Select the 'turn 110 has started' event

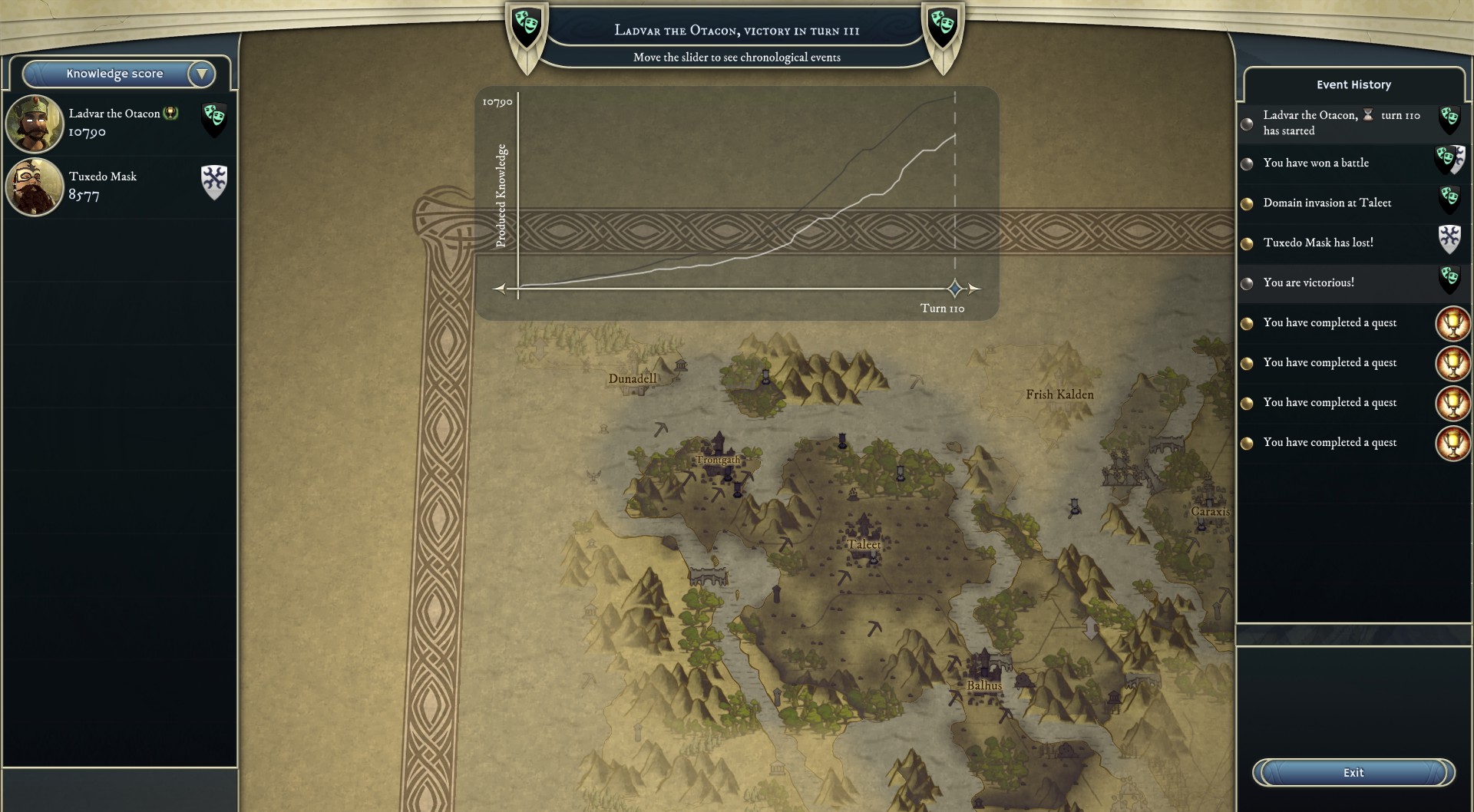[x=1340, y=123]
